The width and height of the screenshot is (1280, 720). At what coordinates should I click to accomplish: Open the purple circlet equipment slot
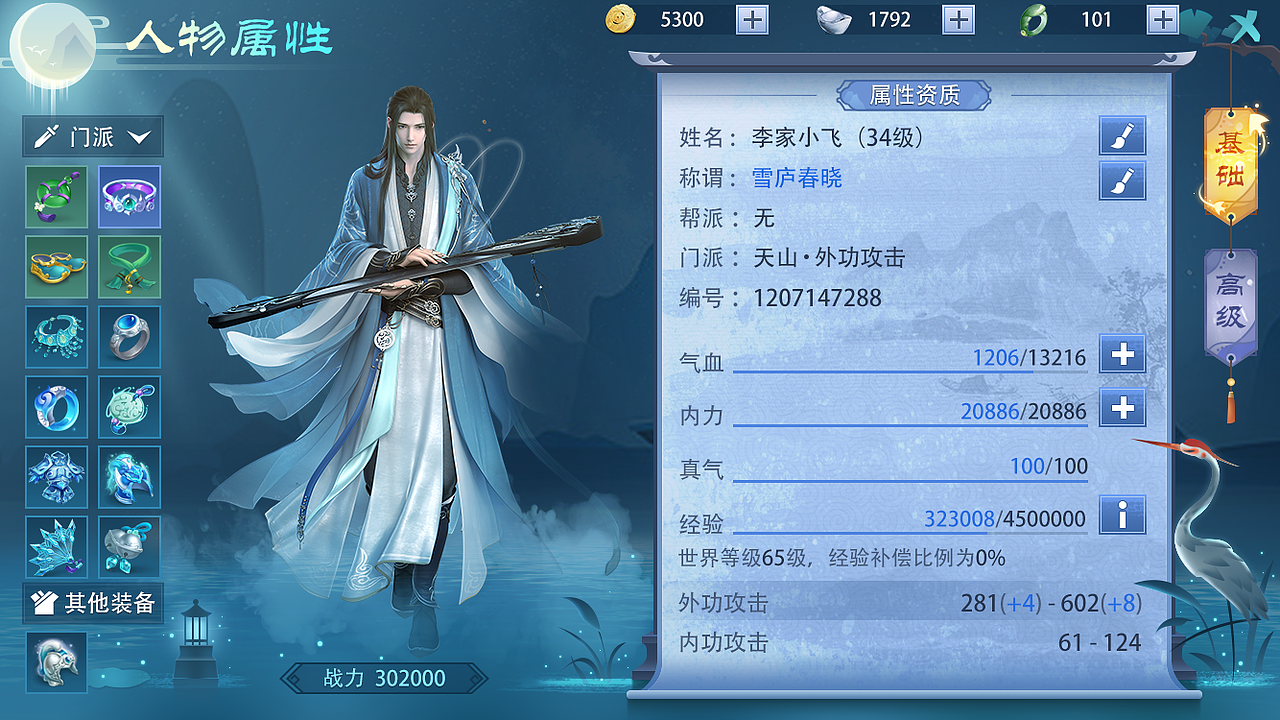point(129,197)
